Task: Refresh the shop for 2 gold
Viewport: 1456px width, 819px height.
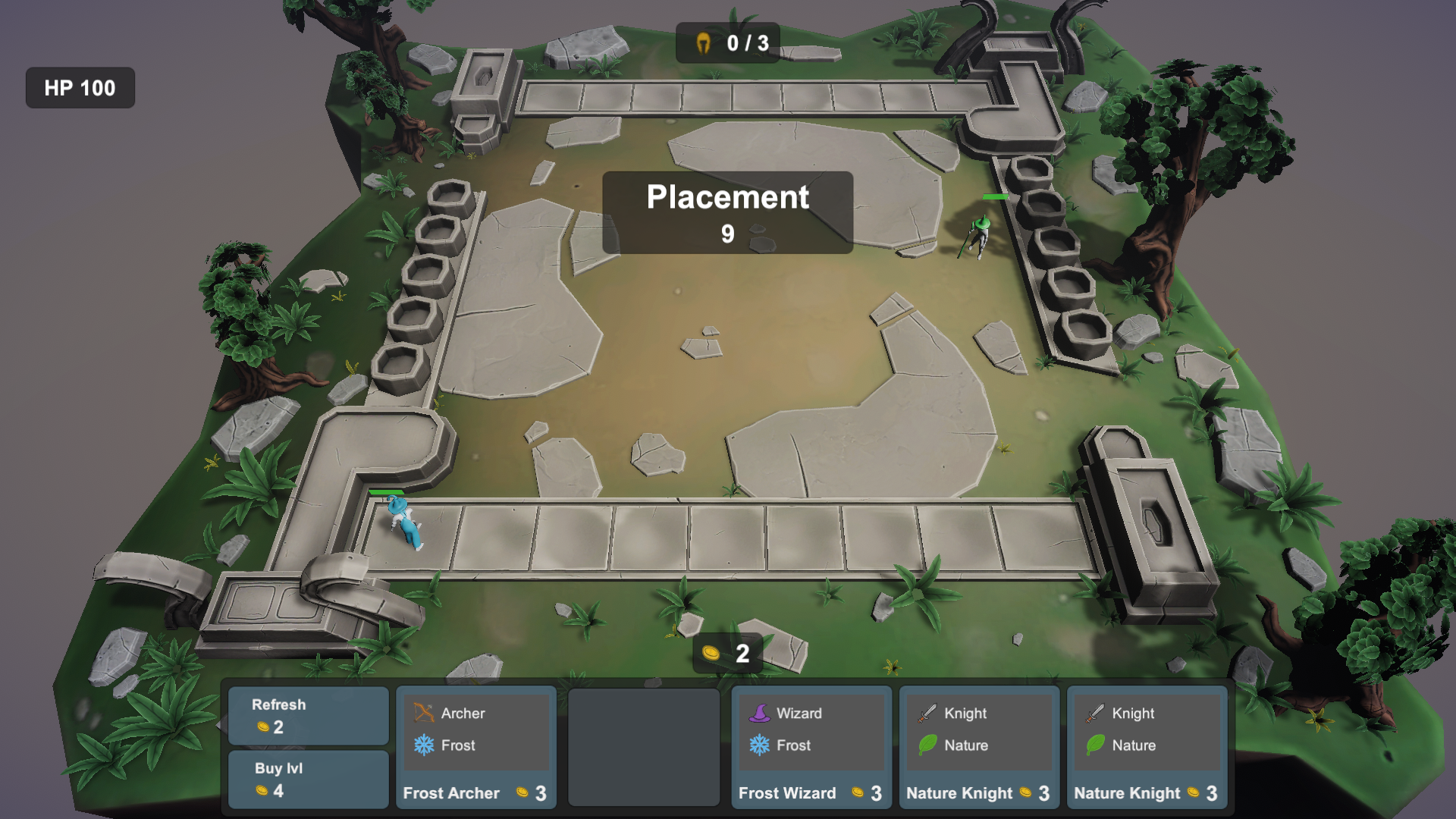Action: [x=308, y=716]
